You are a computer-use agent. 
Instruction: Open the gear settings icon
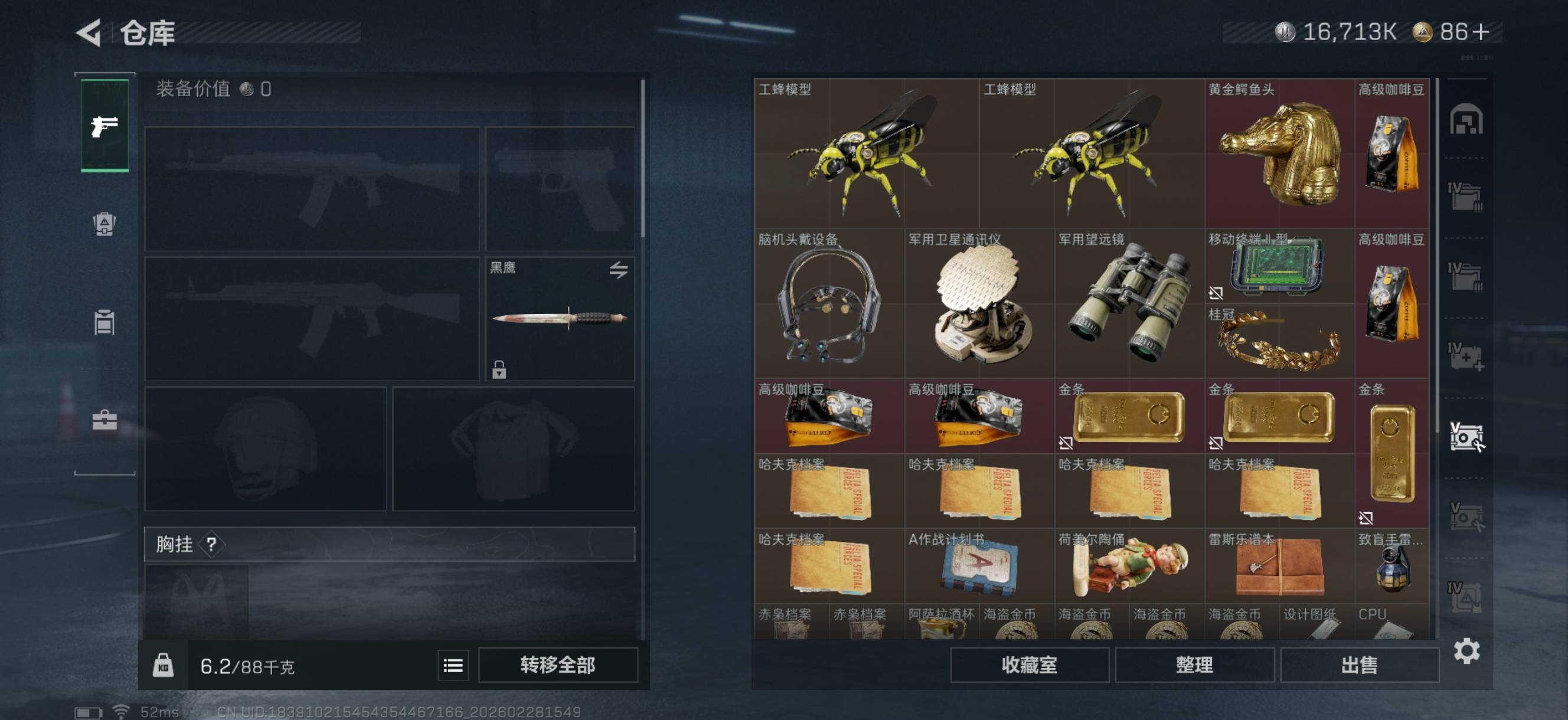pyautogui.click(x=1466, y=650)
